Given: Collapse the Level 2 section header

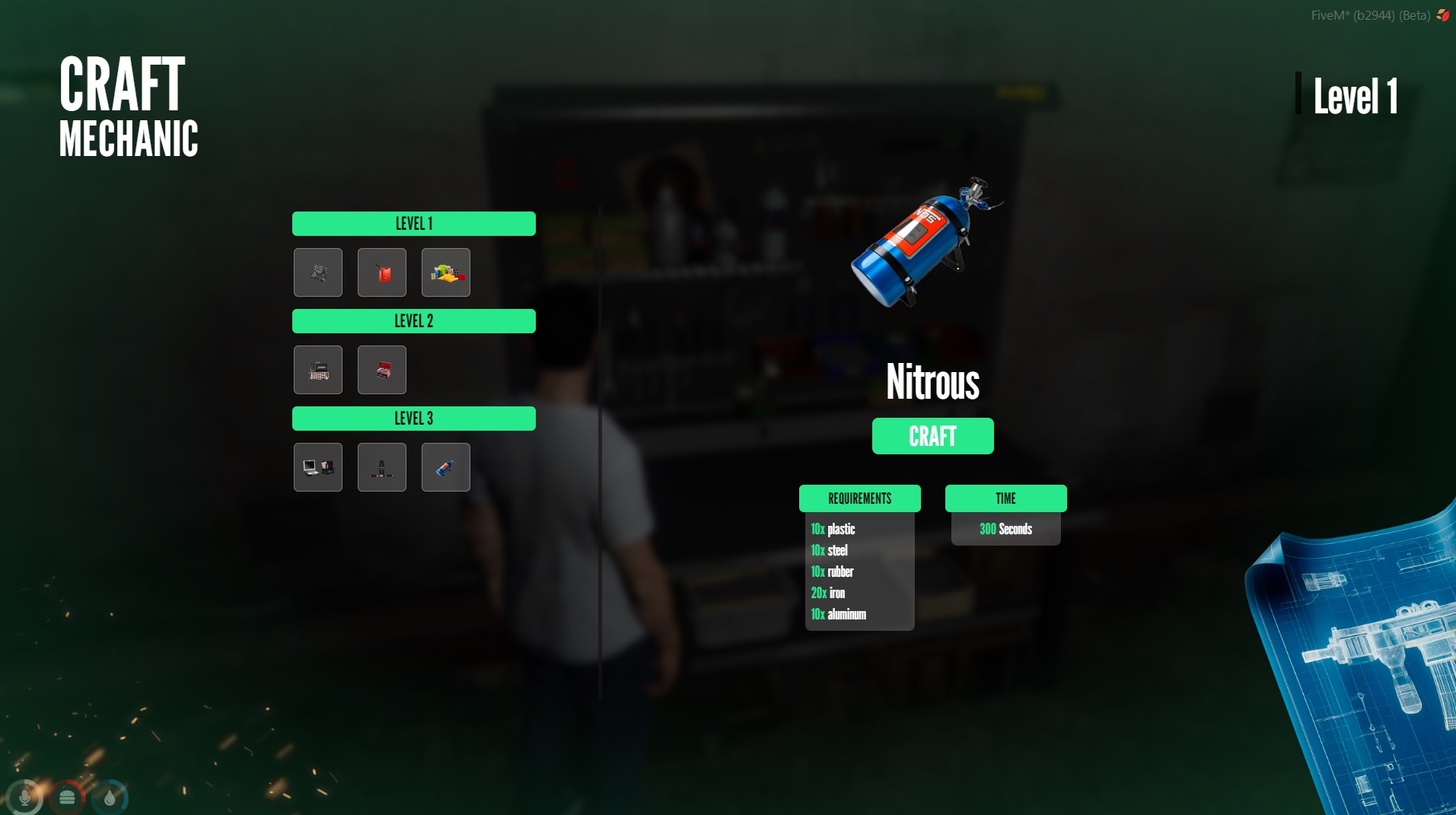Looking at the screenshot, I should (x=413, y=321).
